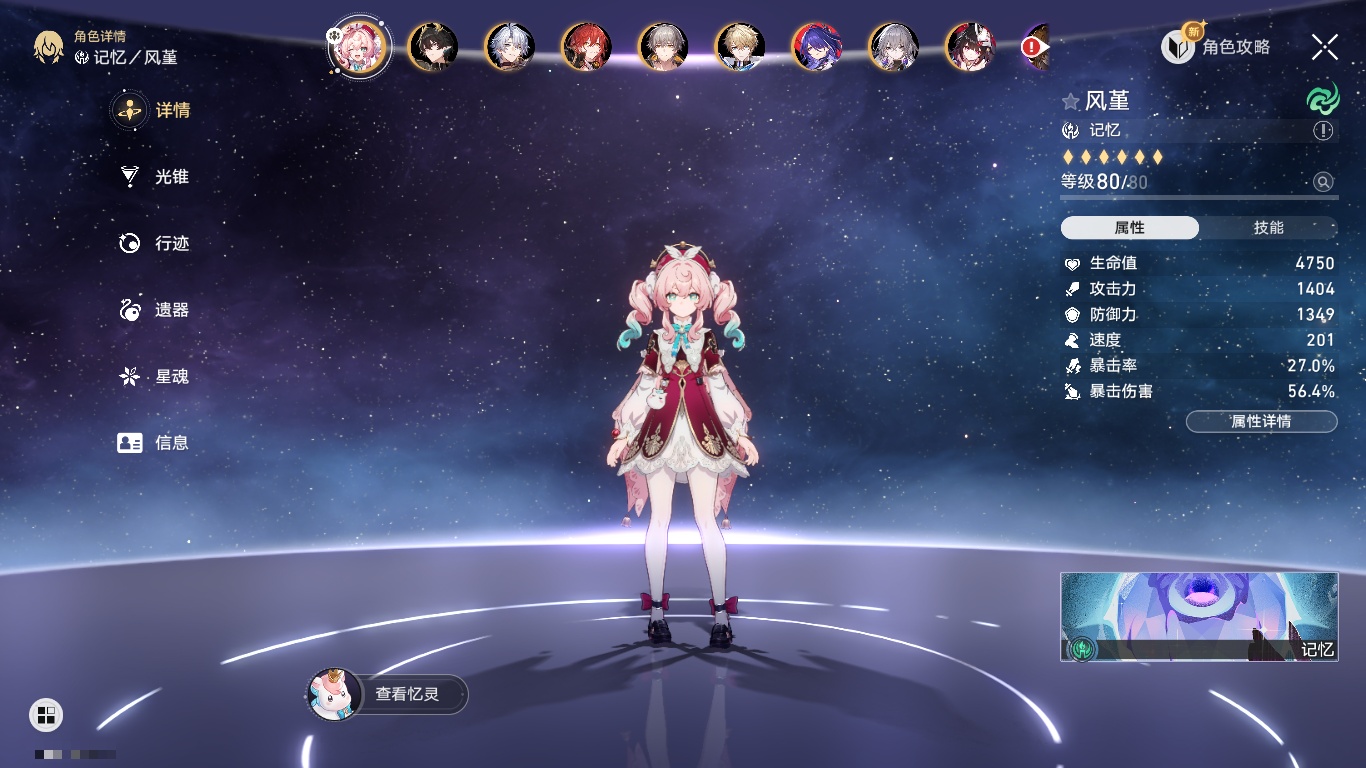Select the 行迹 traces menu entry
Screen dimensions: 1366x768
click(x=155, y=243)
